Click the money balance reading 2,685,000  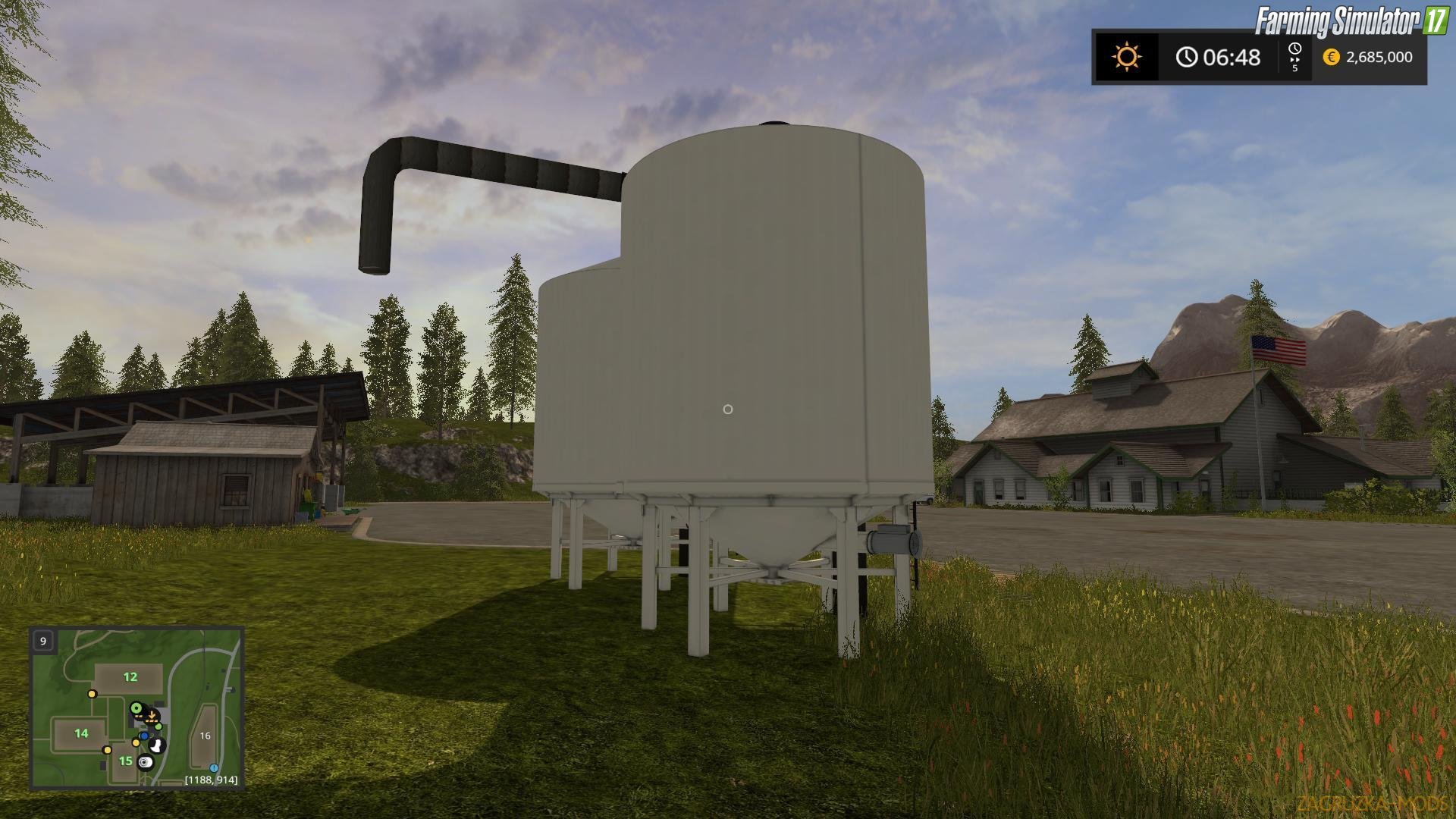click(x=1379, y=57)
